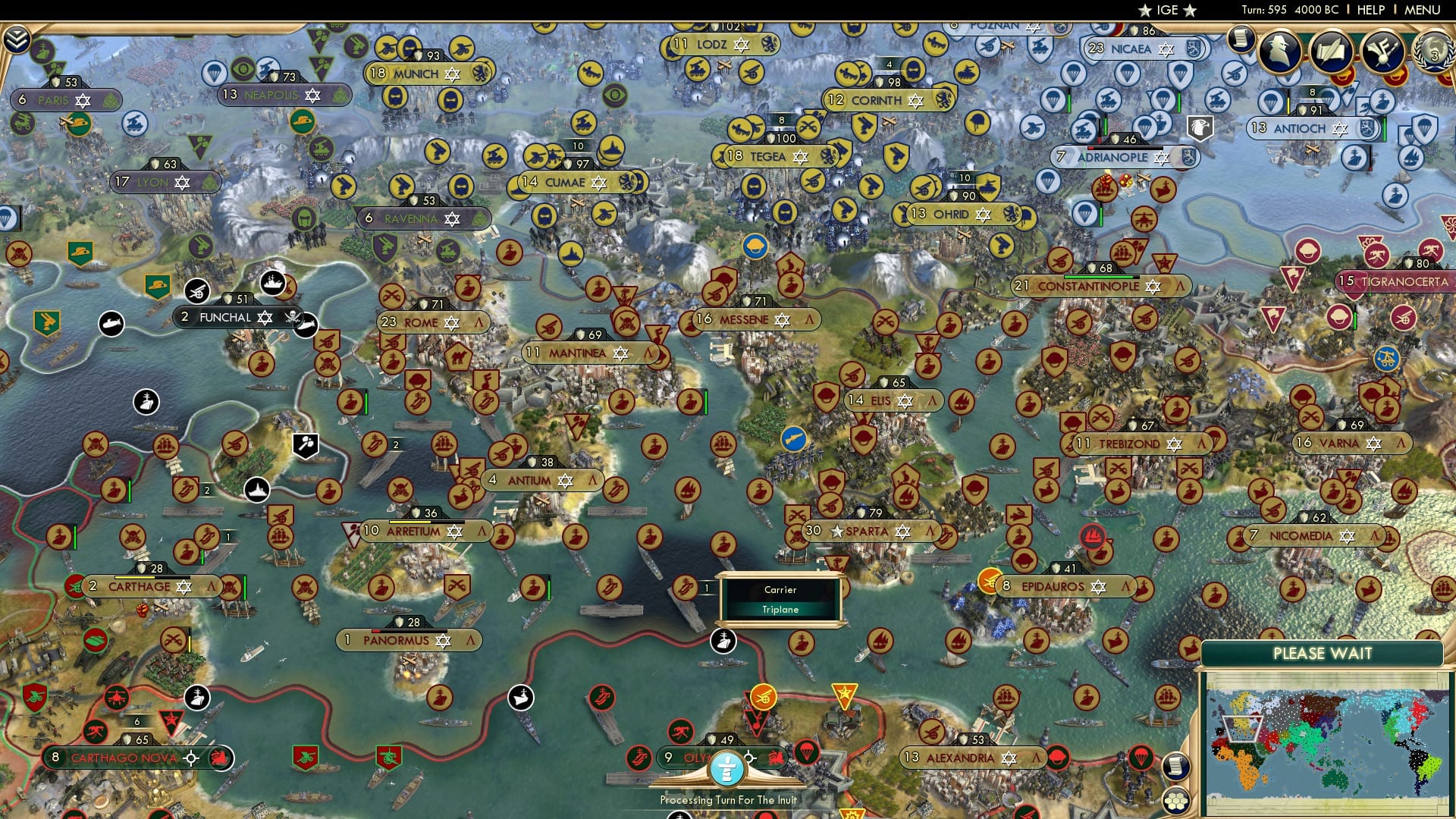
Task: Select Triplane in the unit stack list
Action: tap(781, 609)
